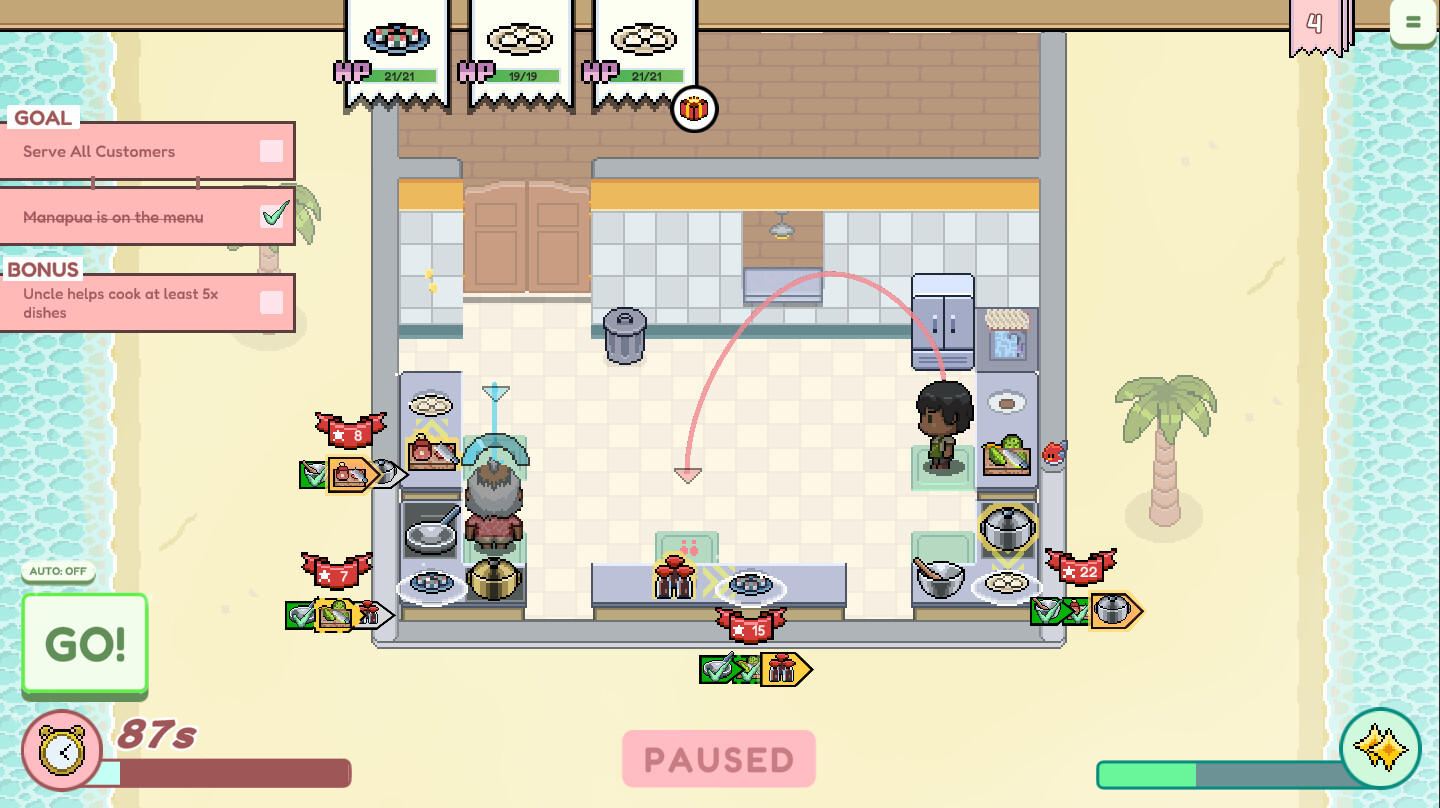The width and height of the screenshot is (1440, 808).
Task: Click the seasoning shakers step in the star-7 recipe
Action: [x=370, y=611]
